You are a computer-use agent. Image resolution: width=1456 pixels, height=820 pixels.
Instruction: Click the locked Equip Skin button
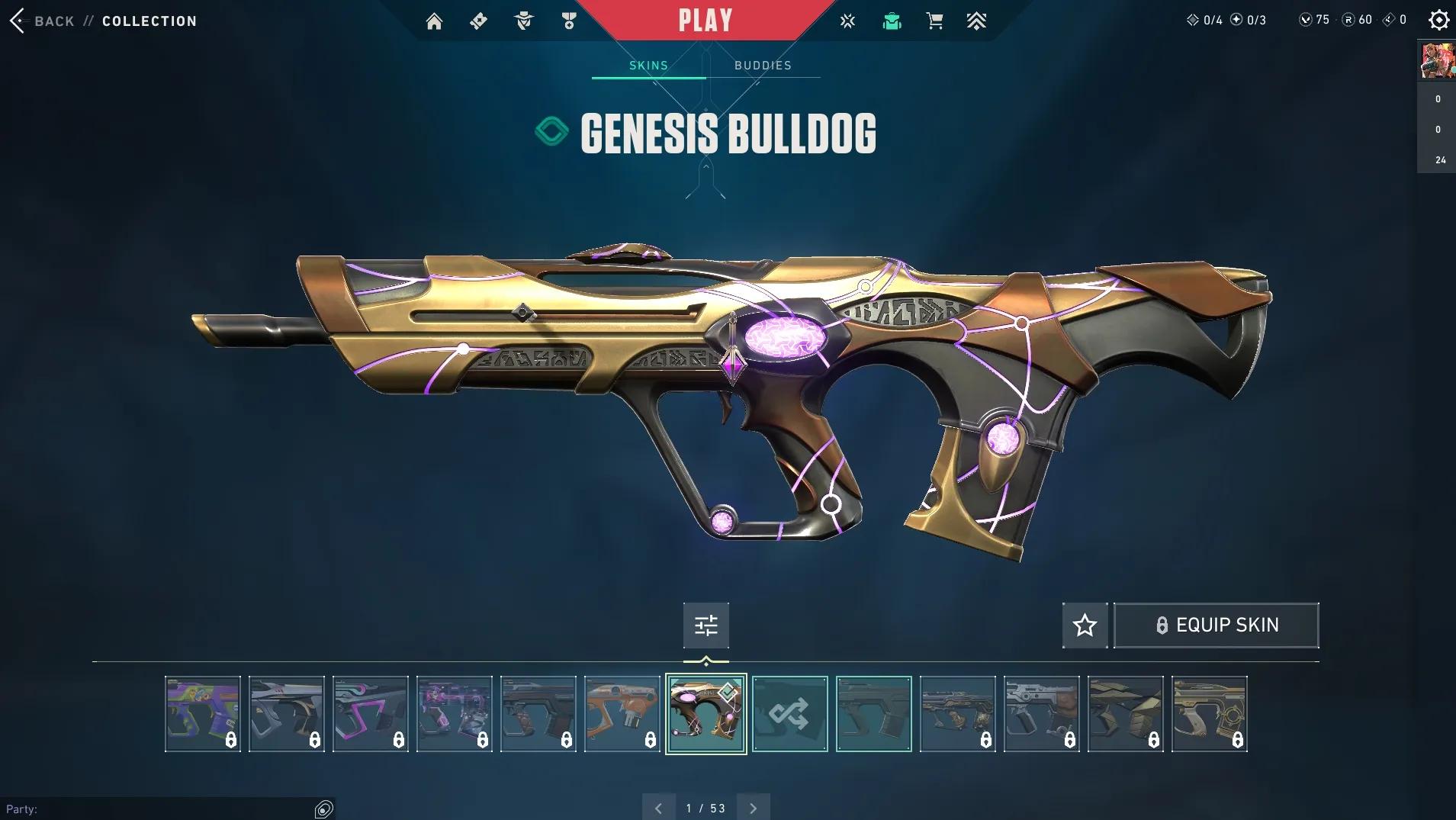point(1217,625)
